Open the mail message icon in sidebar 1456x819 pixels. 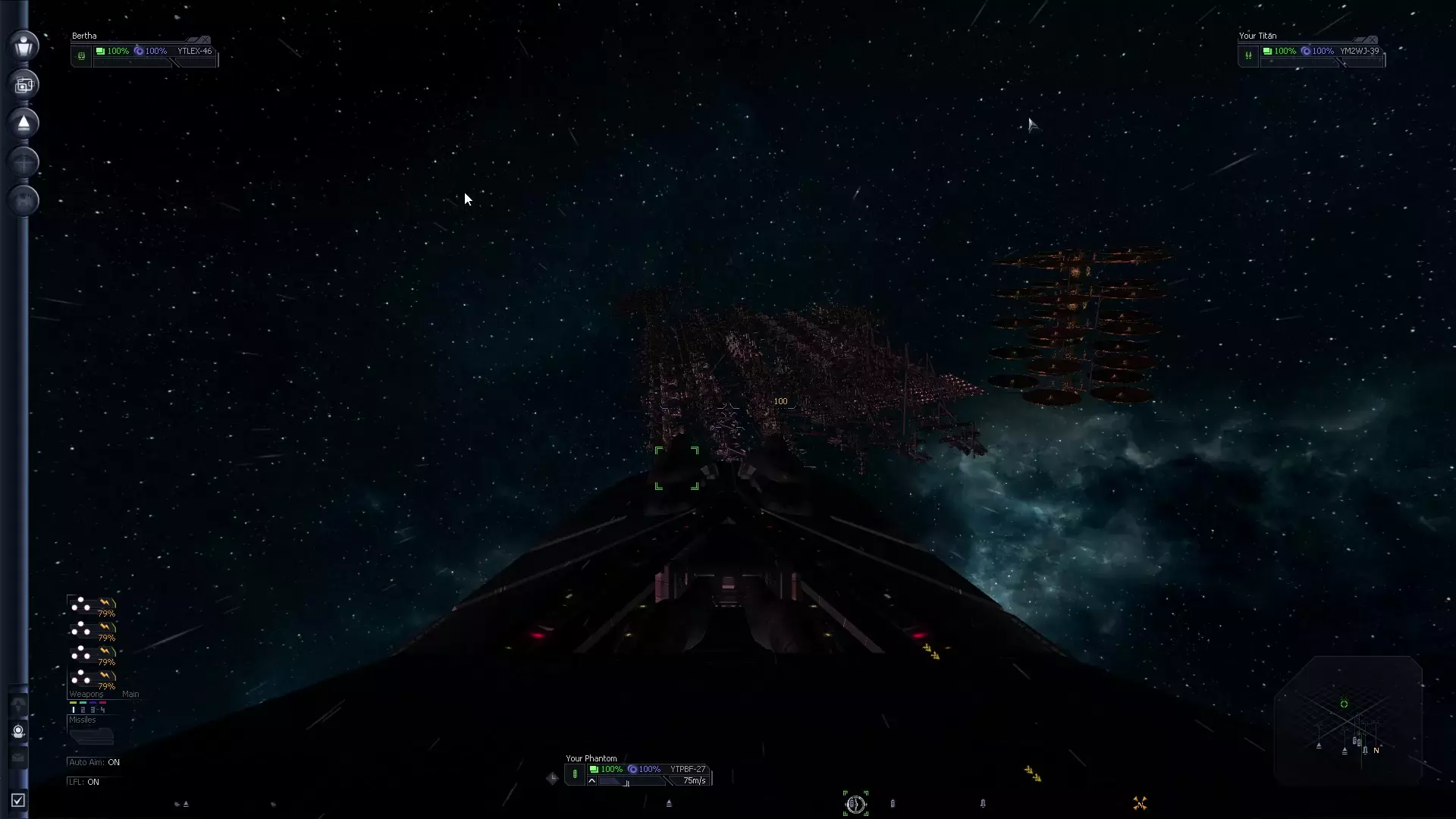tap(18, 756)
